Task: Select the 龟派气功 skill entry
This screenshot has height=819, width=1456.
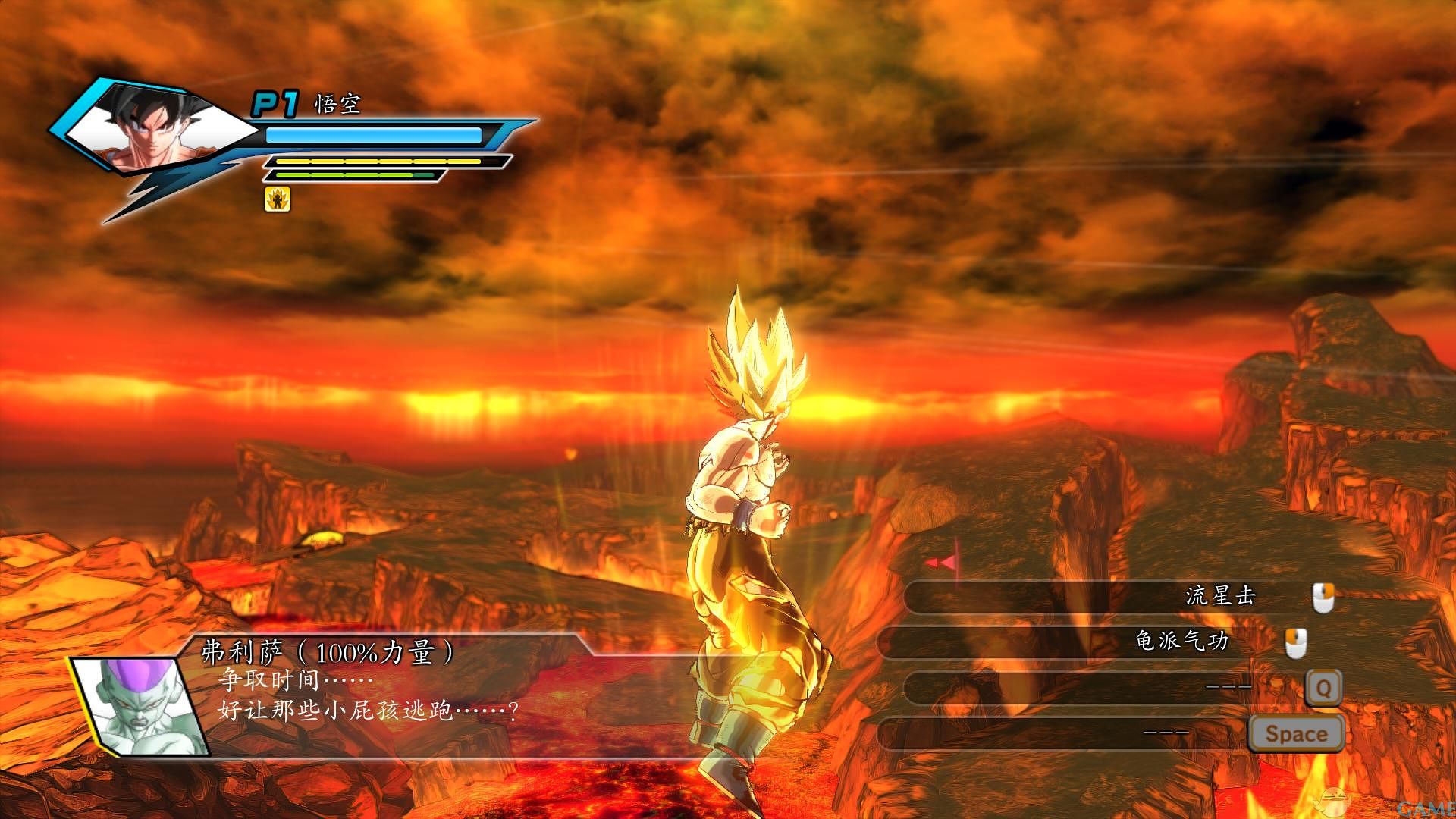Action: pyautogui.click(x=1181, y=642)
